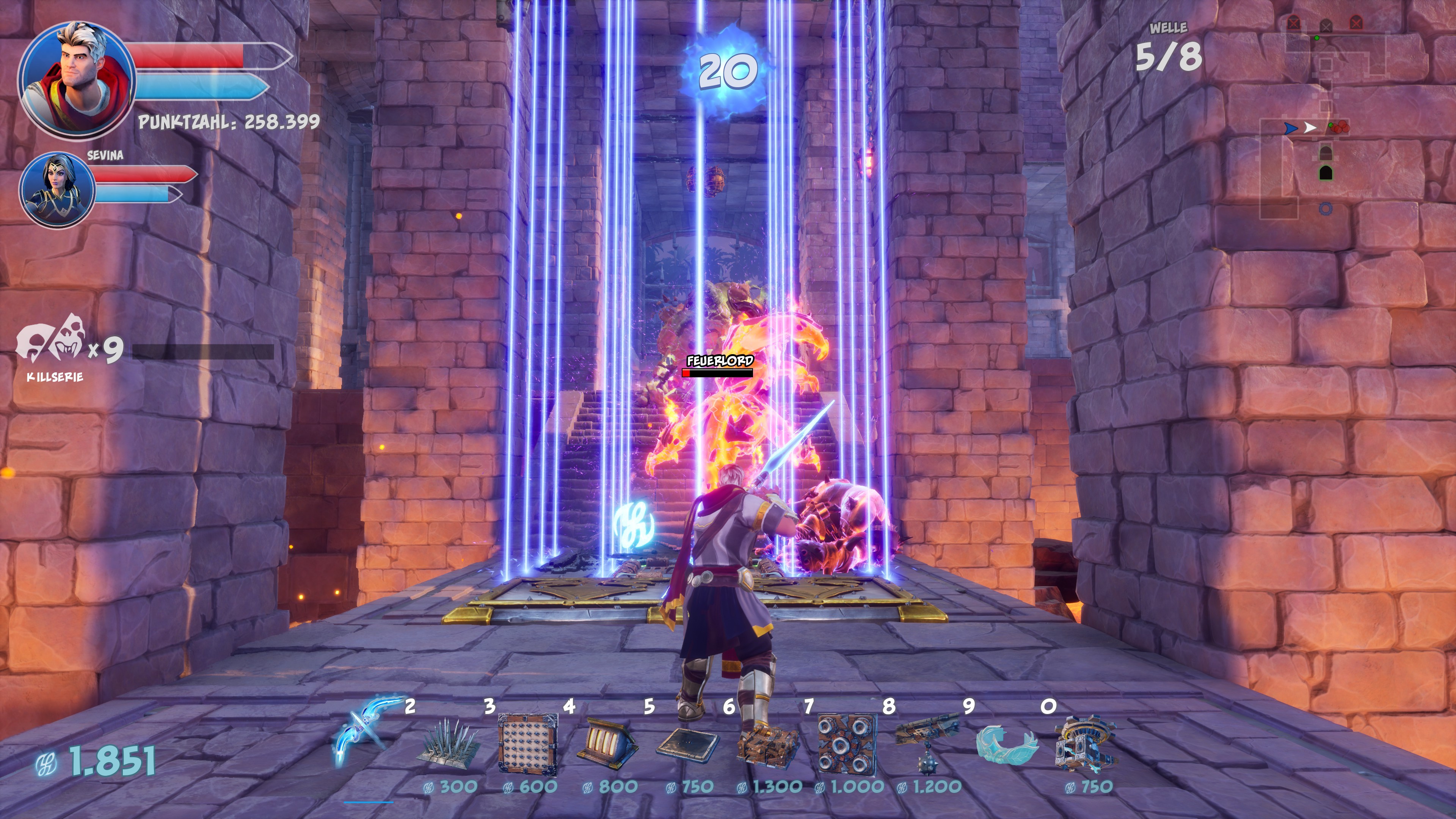Select the arrow wall trap
This screenshot has width=1456, height=819.
tap(528, 743)
